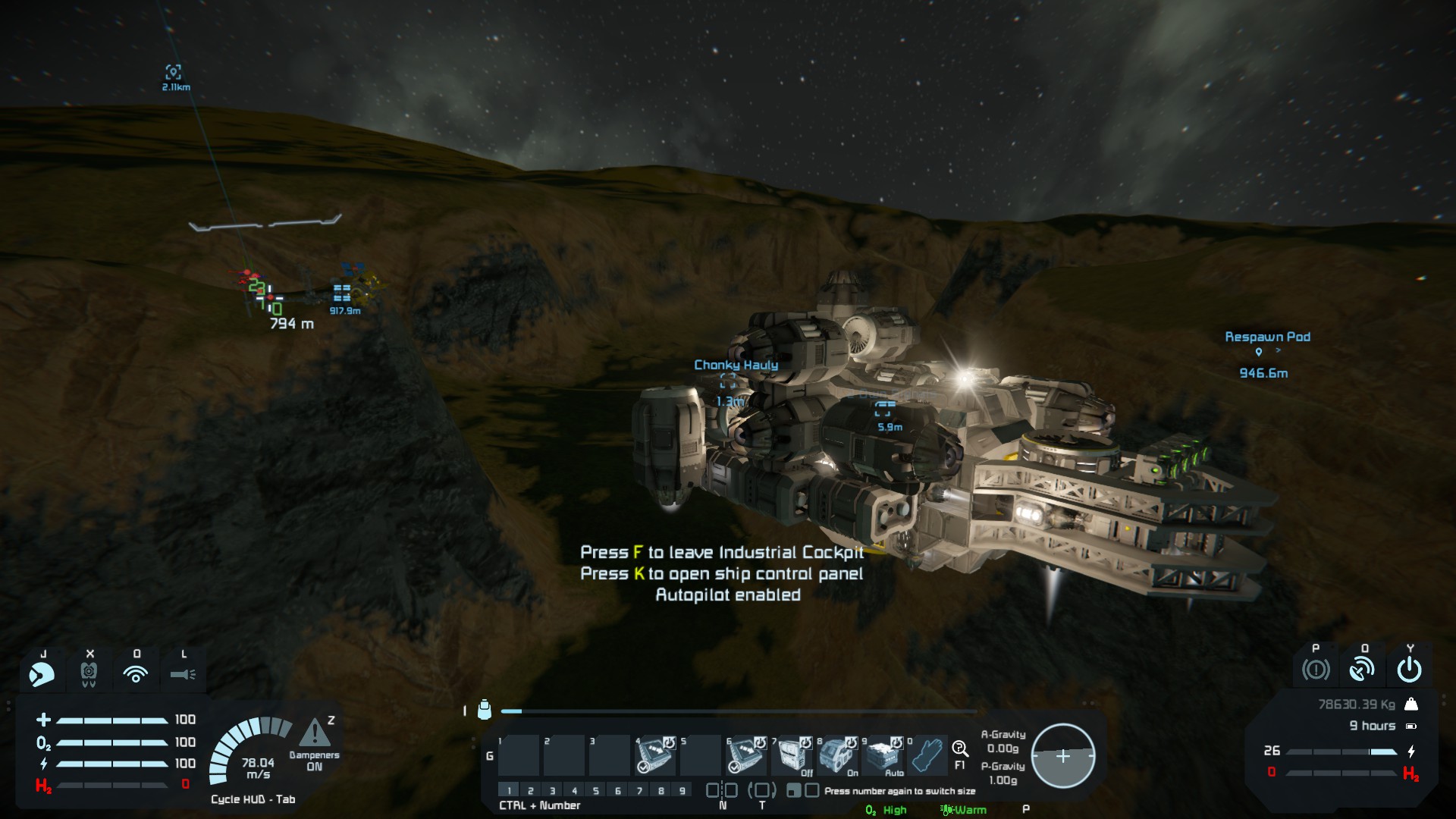
Task: Click the artificial horizon gauge
Action: tap(1062, 756)
